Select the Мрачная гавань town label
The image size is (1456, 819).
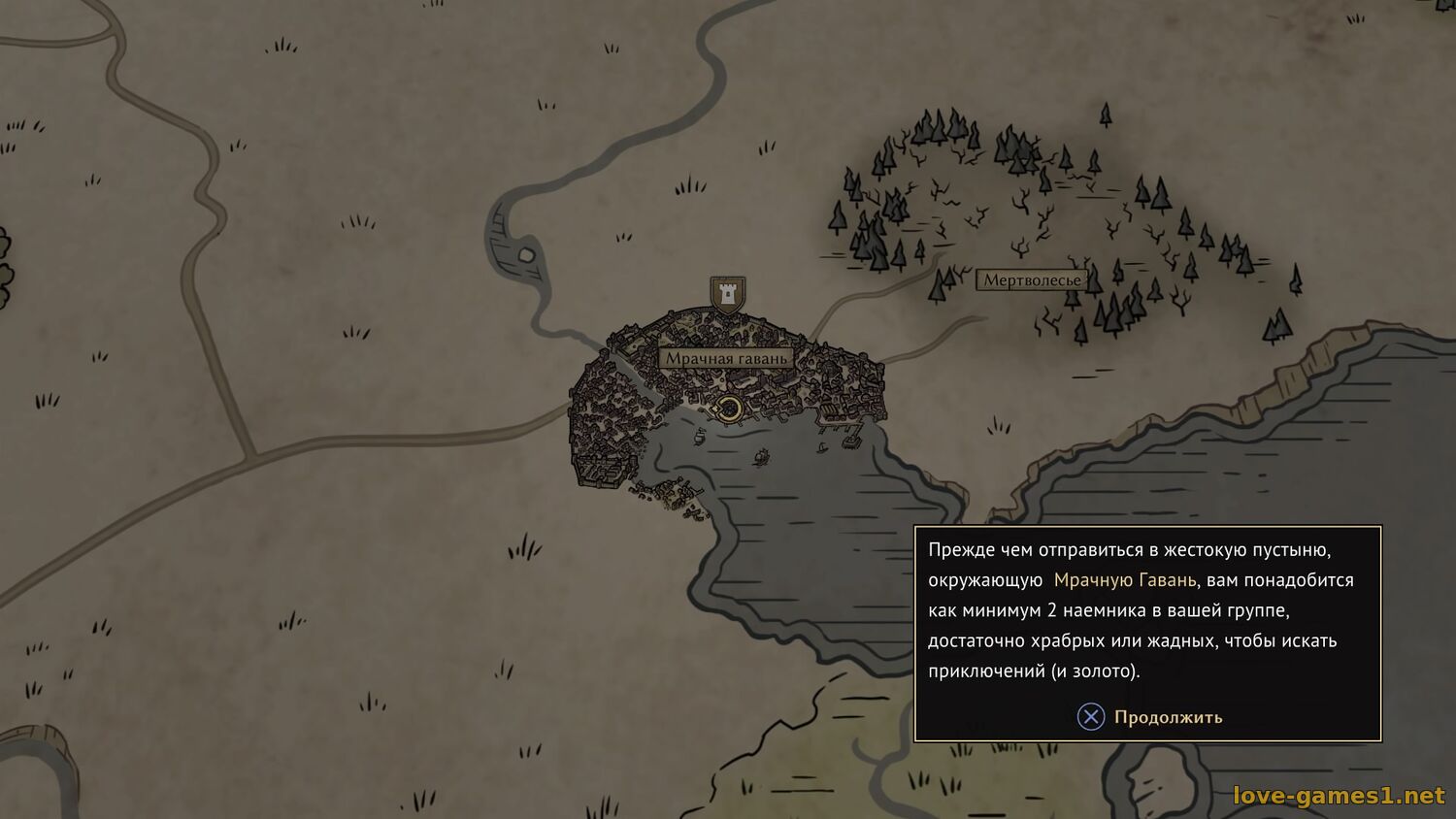coord(726,358)
